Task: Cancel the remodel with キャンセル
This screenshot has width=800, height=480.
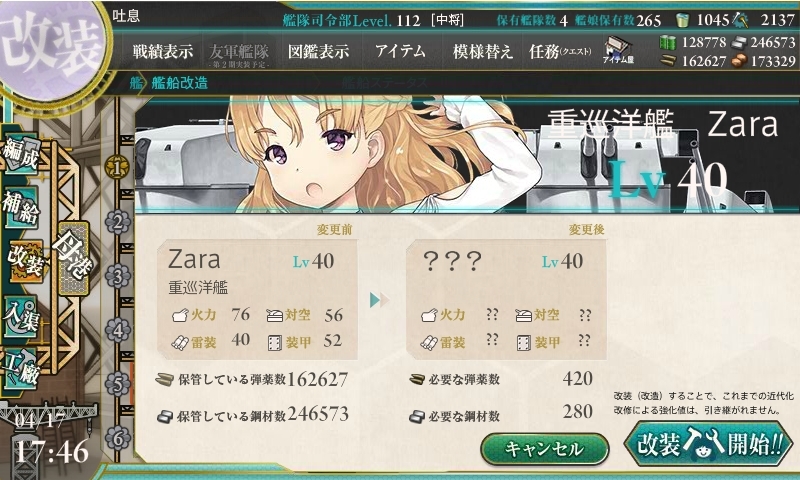Action: [x=544, y=449]
